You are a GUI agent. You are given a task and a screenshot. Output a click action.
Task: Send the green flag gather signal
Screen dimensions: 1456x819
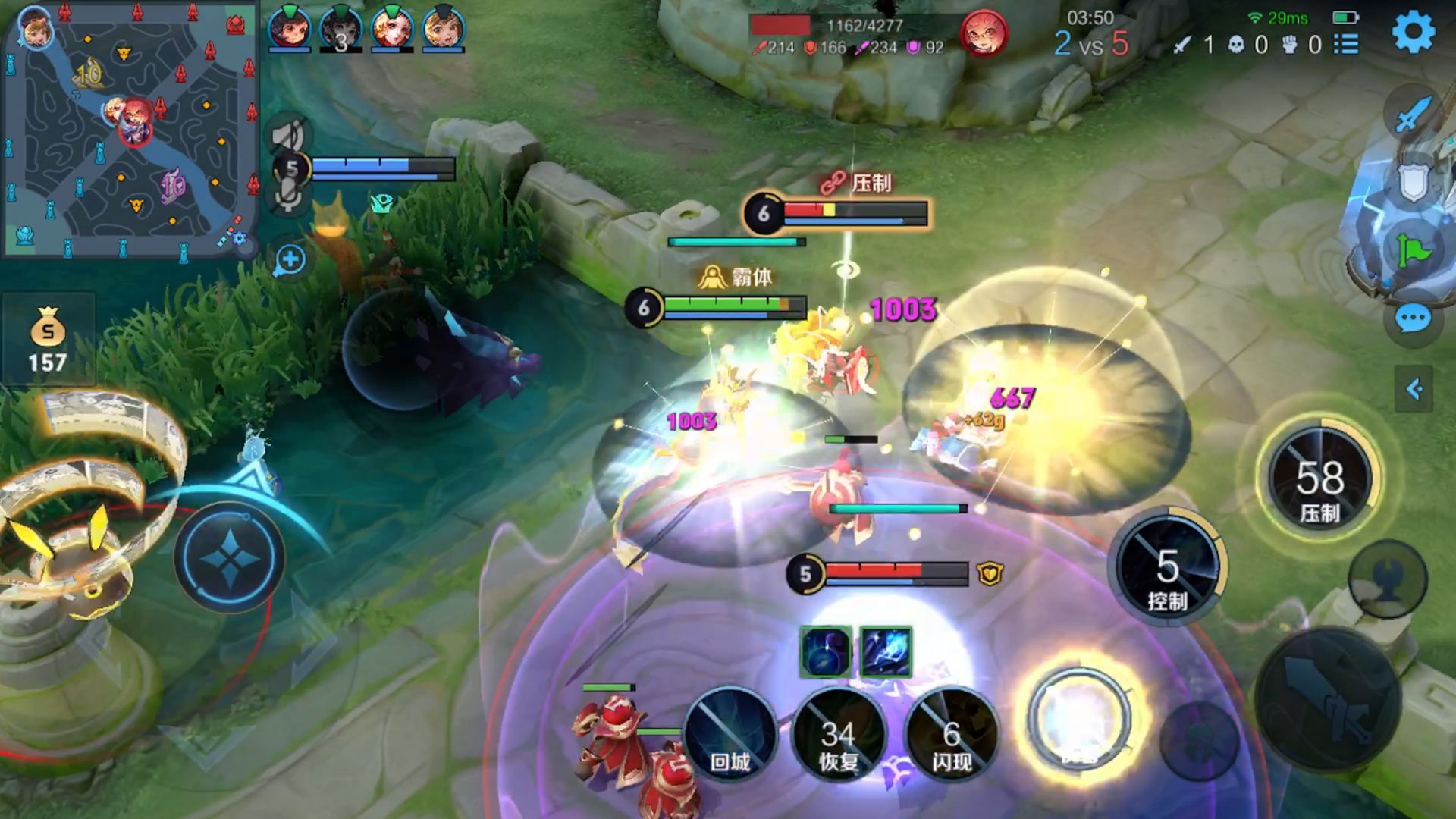click(x=1412, y=249)
